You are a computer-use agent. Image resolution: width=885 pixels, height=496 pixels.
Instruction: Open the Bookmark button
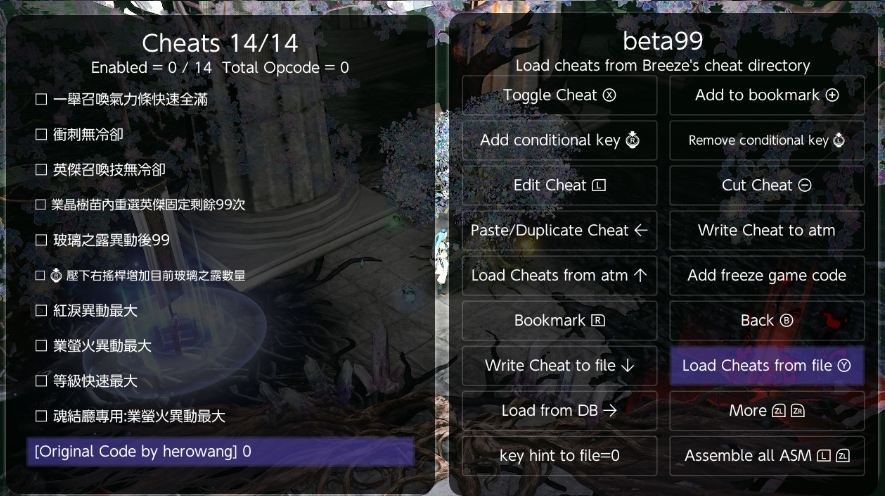[x=559, y=320]
